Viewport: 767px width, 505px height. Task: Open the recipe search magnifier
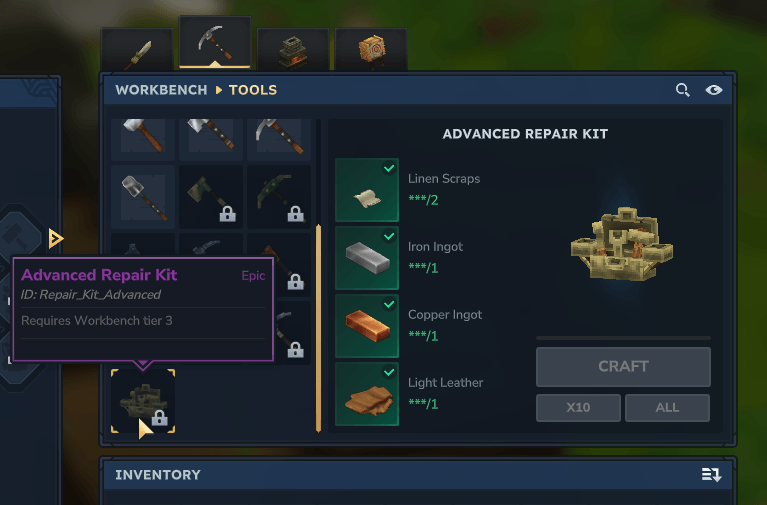(683, 90)
